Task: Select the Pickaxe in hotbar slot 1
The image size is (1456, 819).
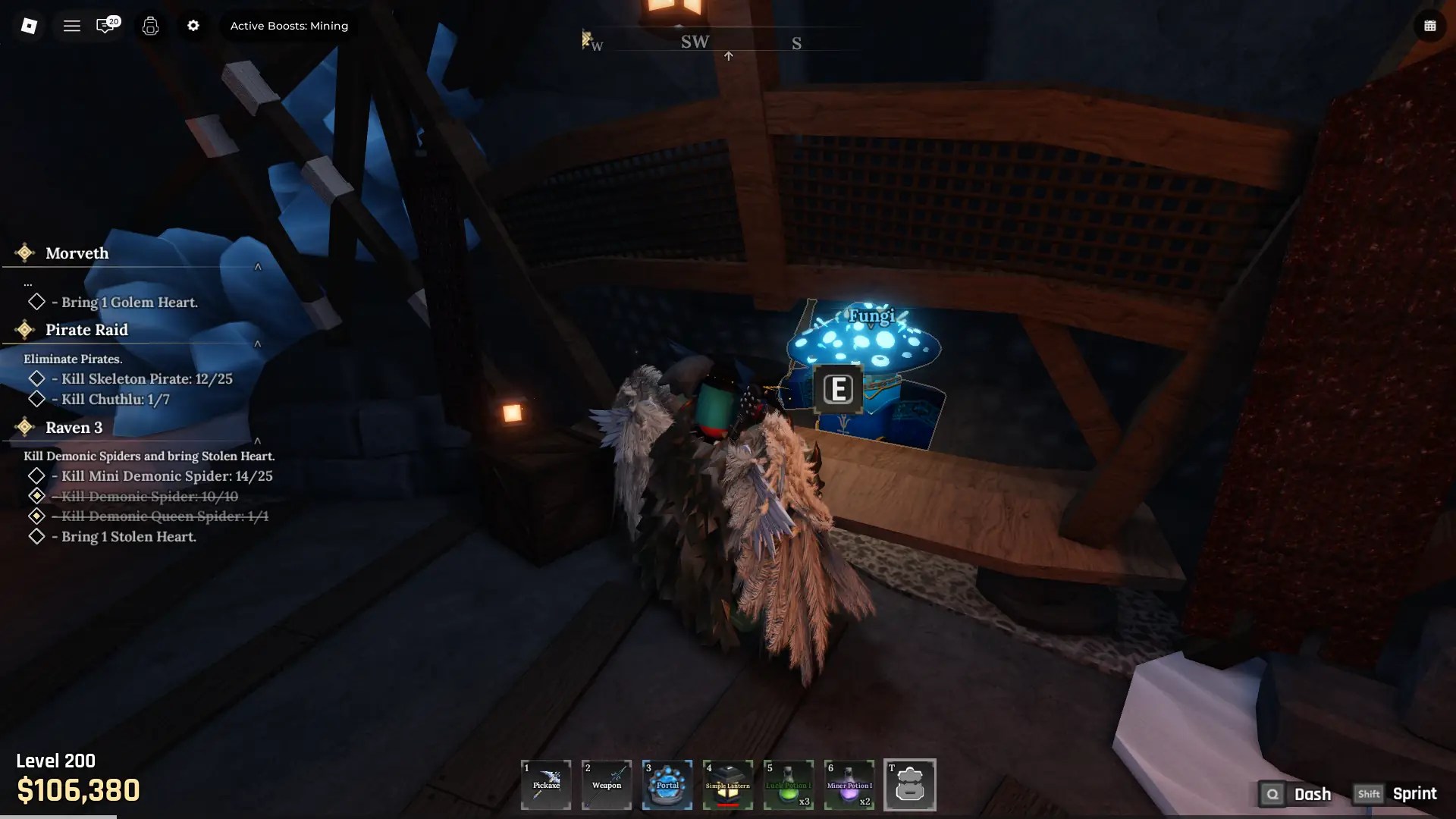Action: coord(545,785)
